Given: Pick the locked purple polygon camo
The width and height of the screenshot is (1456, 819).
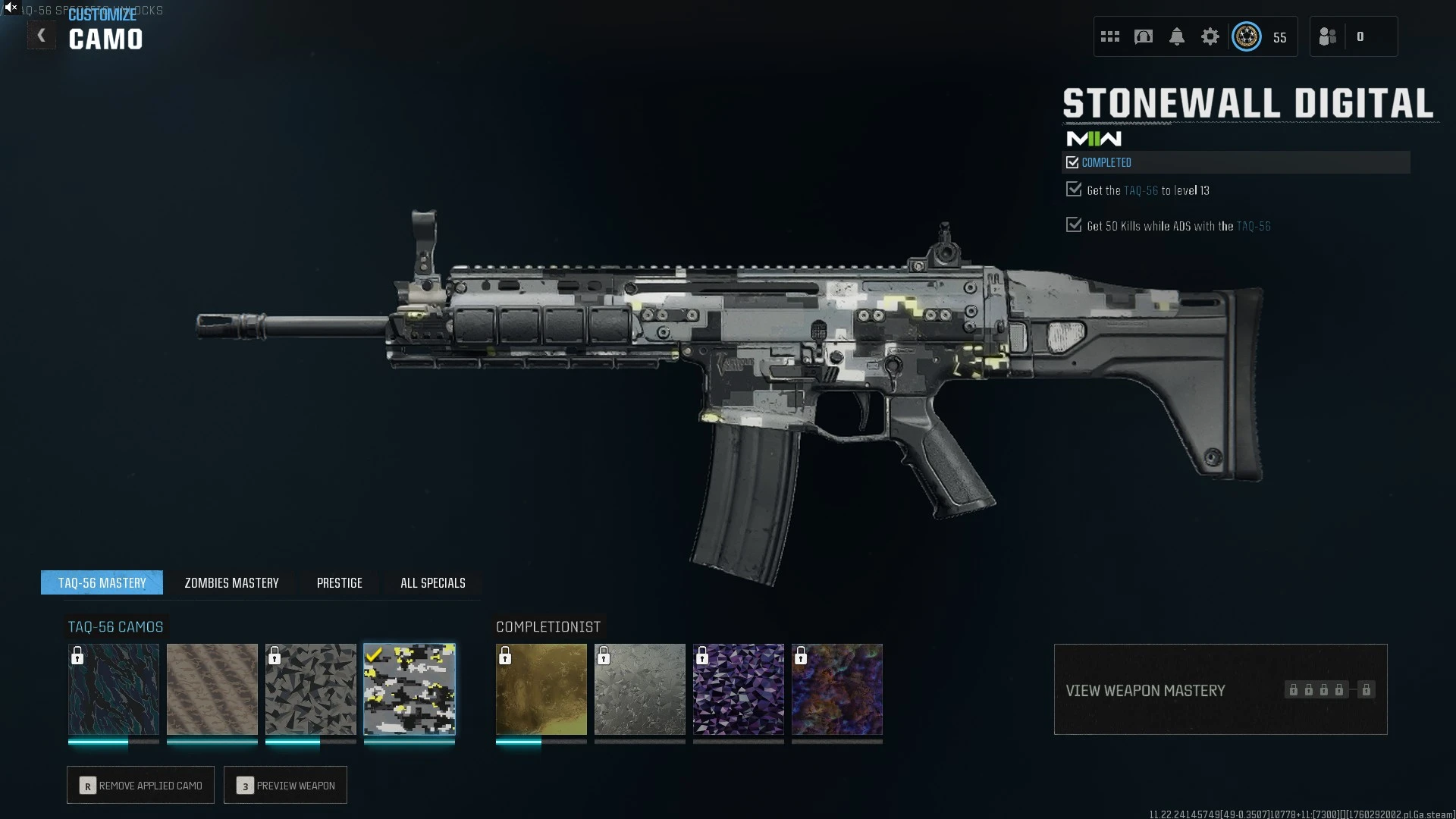Looking at the screenshot, I should tap(739, 689).
